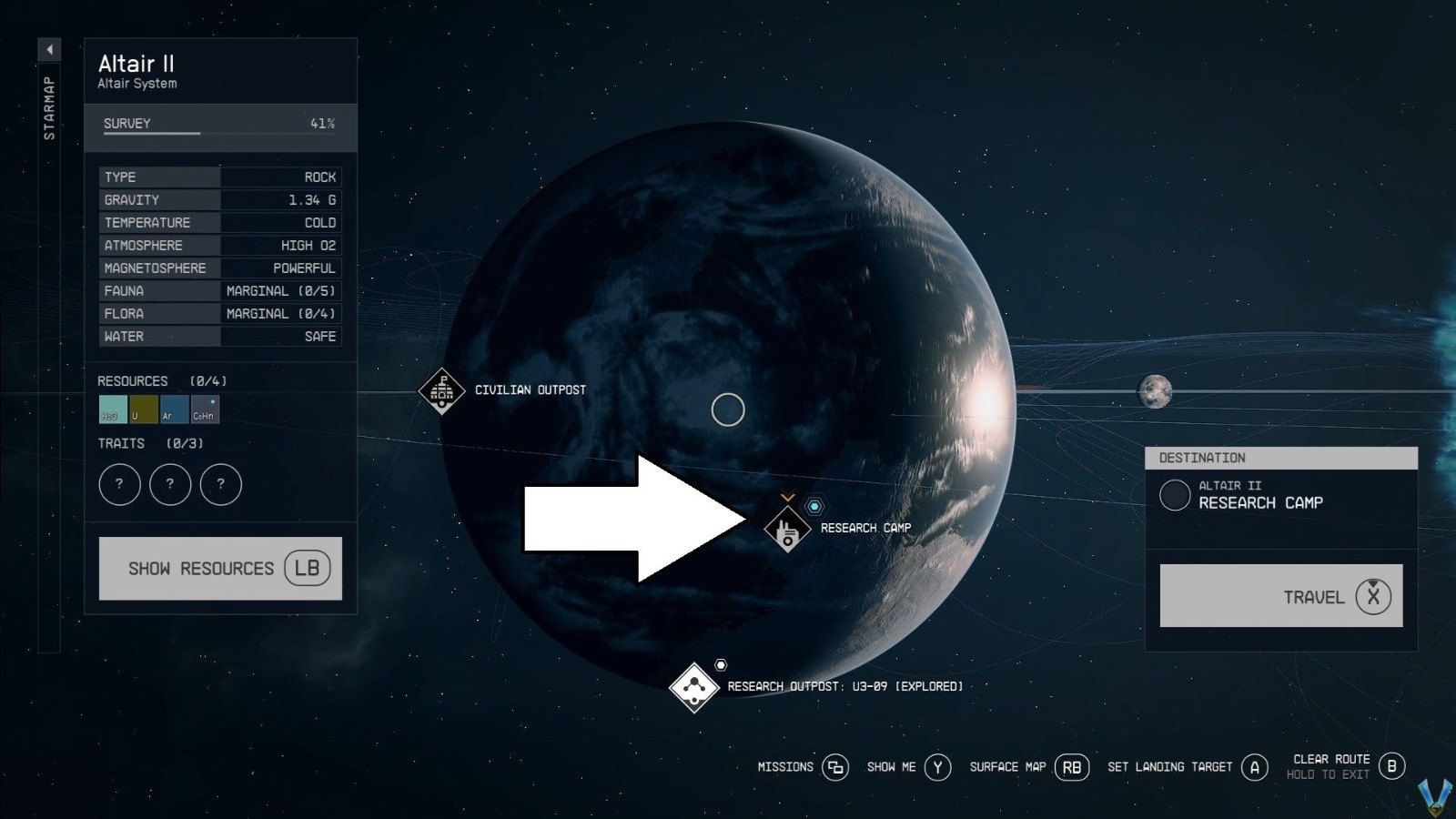Select the Research Outpost U3-09 marker
The width and height of the screenshot is (1456, 819).
[x=694, y=689]
